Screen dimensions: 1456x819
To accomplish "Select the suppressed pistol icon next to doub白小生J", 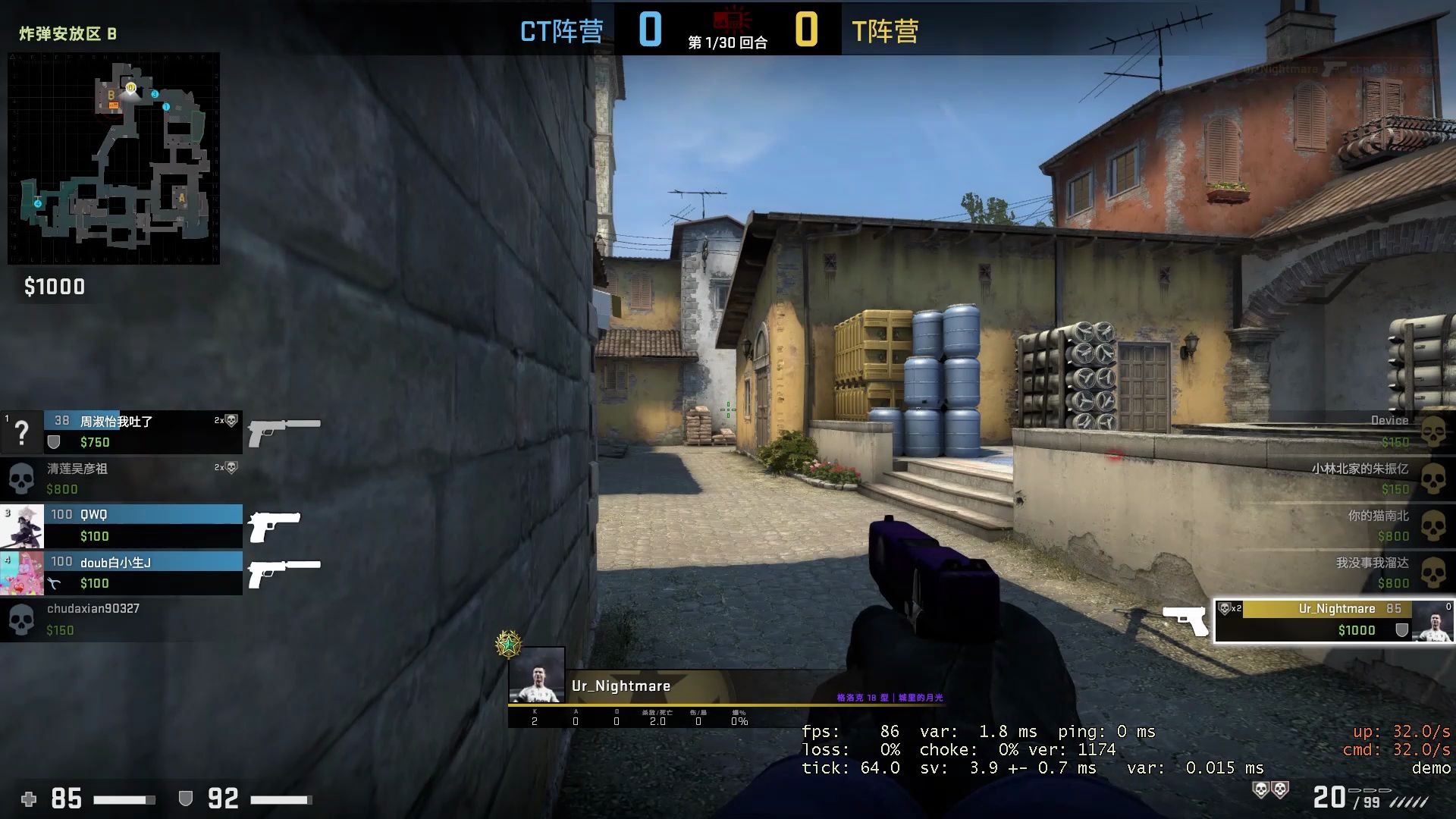I will coord(287,573).
